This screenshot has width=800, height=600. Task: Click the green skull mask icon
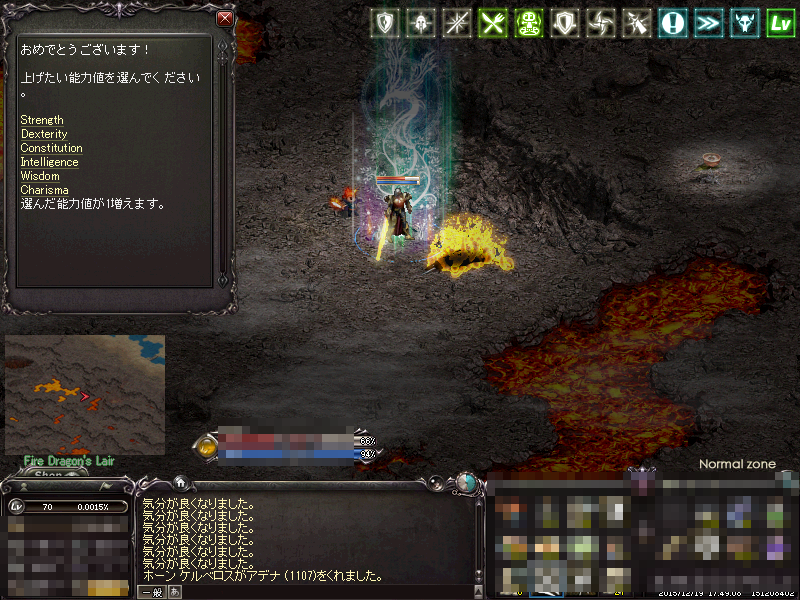click(529, 23)
